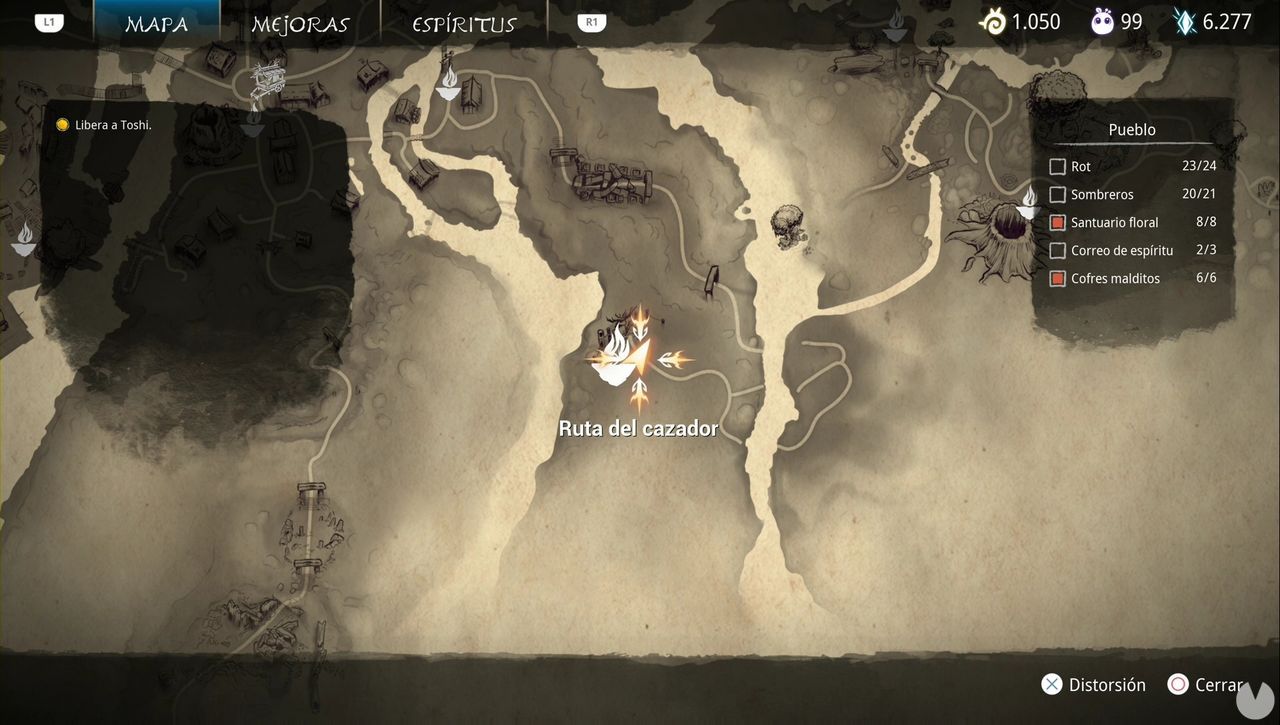Activate the Distorsión option
Image resolution: width=1280 pixels, height=725 pixels.
1093,685
